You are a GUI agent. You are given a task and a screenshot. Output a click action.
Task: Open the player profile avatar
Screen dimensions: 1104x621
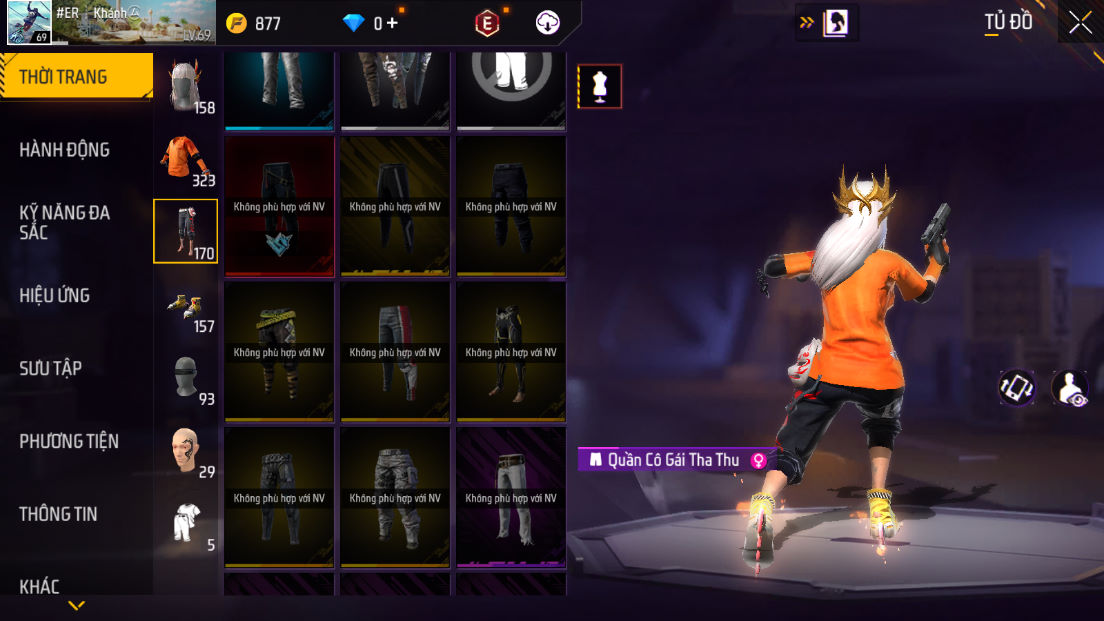(30, 23)
